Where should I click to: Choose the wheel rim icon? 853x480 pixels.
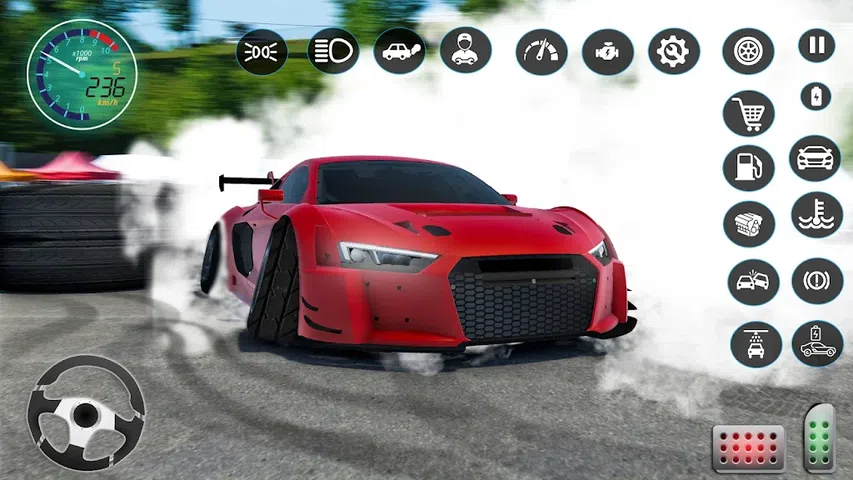(x=748, y=51)
